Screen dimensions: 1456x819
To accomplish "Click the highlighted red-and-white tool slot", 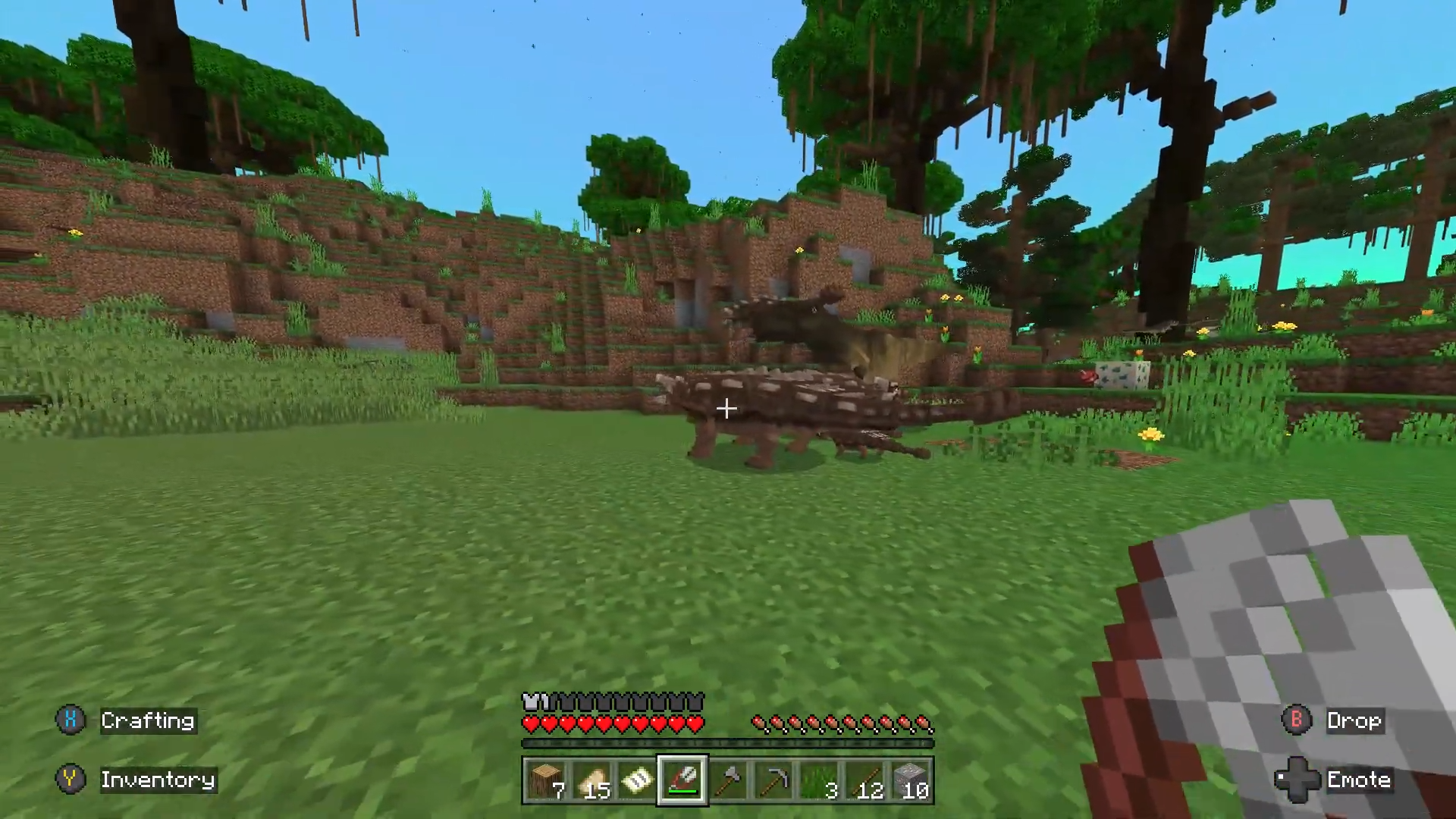I will click(x=682, y=780).
